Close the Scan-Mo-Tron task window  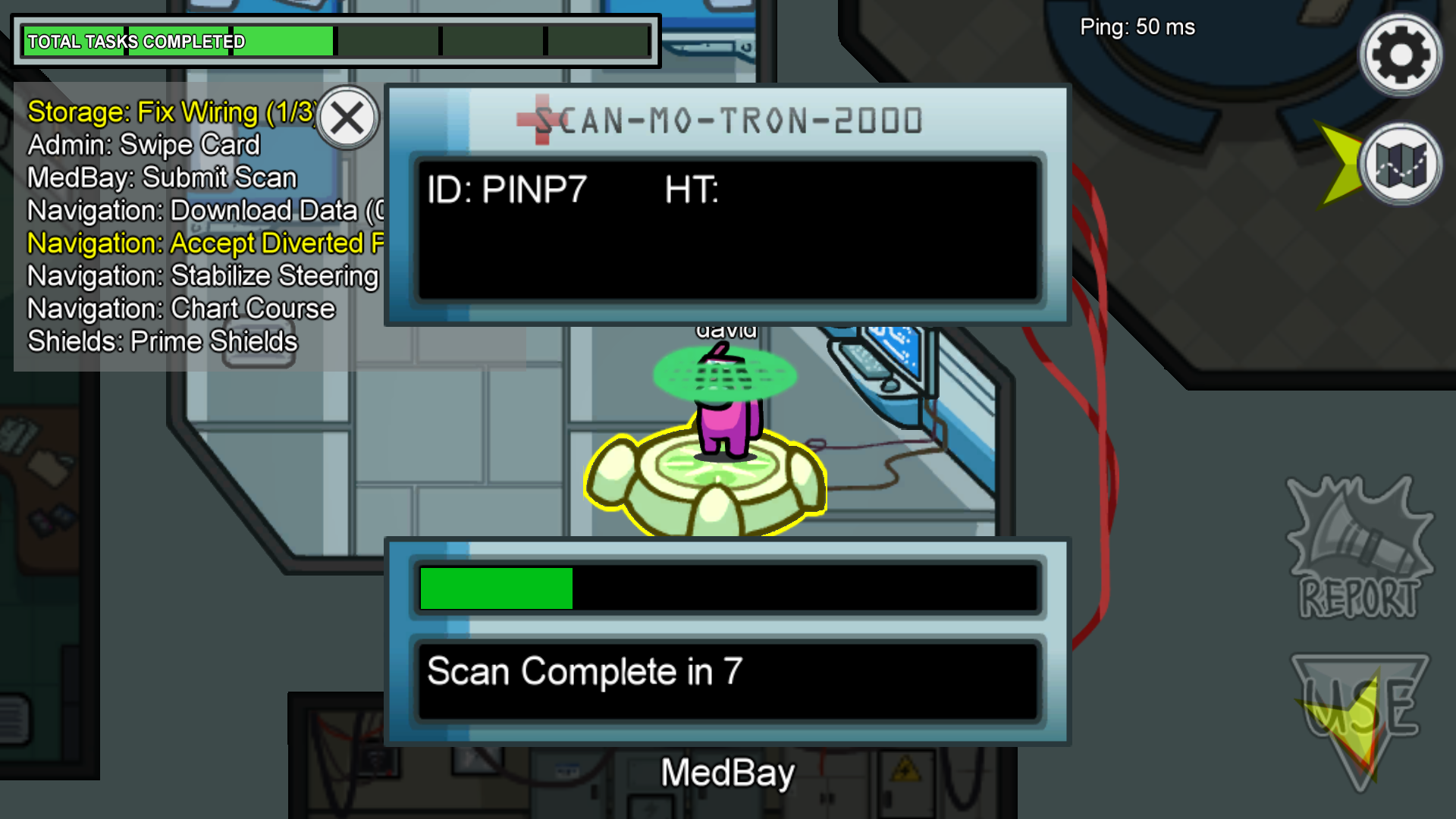pos(347,118)
